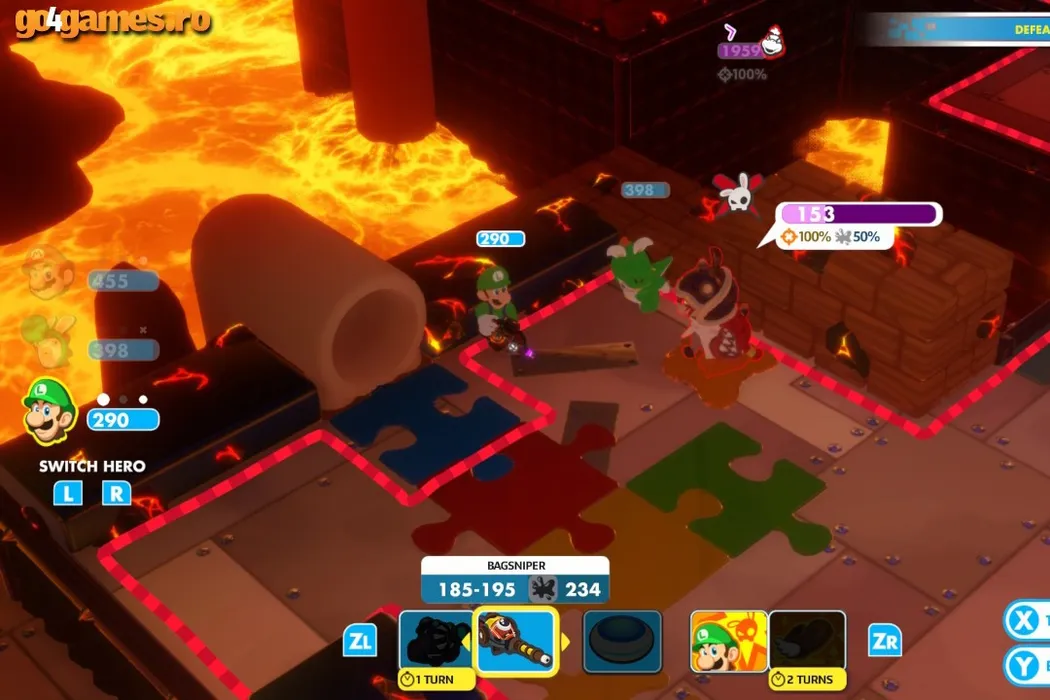Select the Bagsniper weapon icon
The image size is (1050, 700).
[515, 640]
